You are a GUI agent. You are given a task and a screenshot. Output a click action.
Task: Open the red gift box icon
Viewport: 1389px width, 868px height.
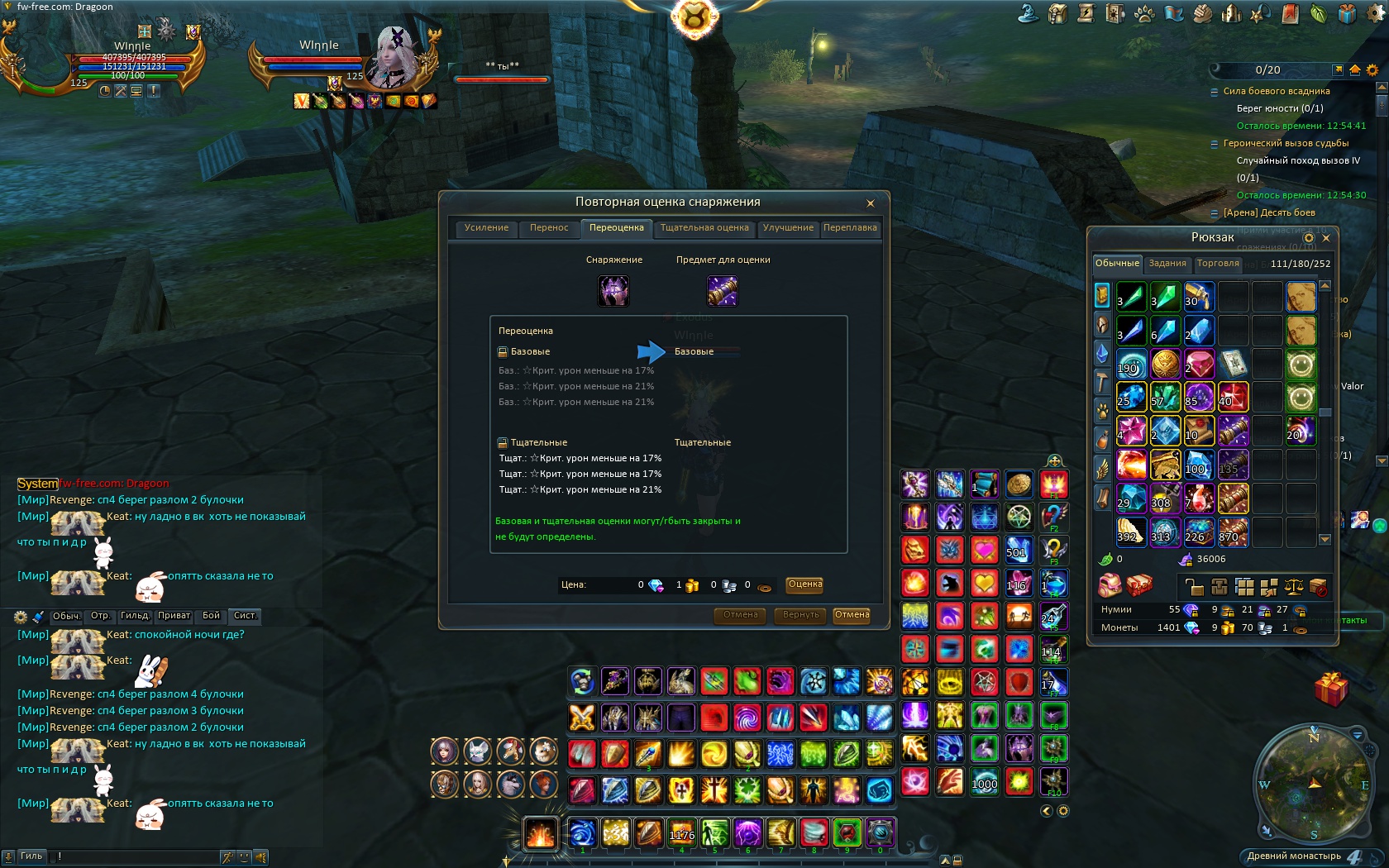(x=1331, y=689)
